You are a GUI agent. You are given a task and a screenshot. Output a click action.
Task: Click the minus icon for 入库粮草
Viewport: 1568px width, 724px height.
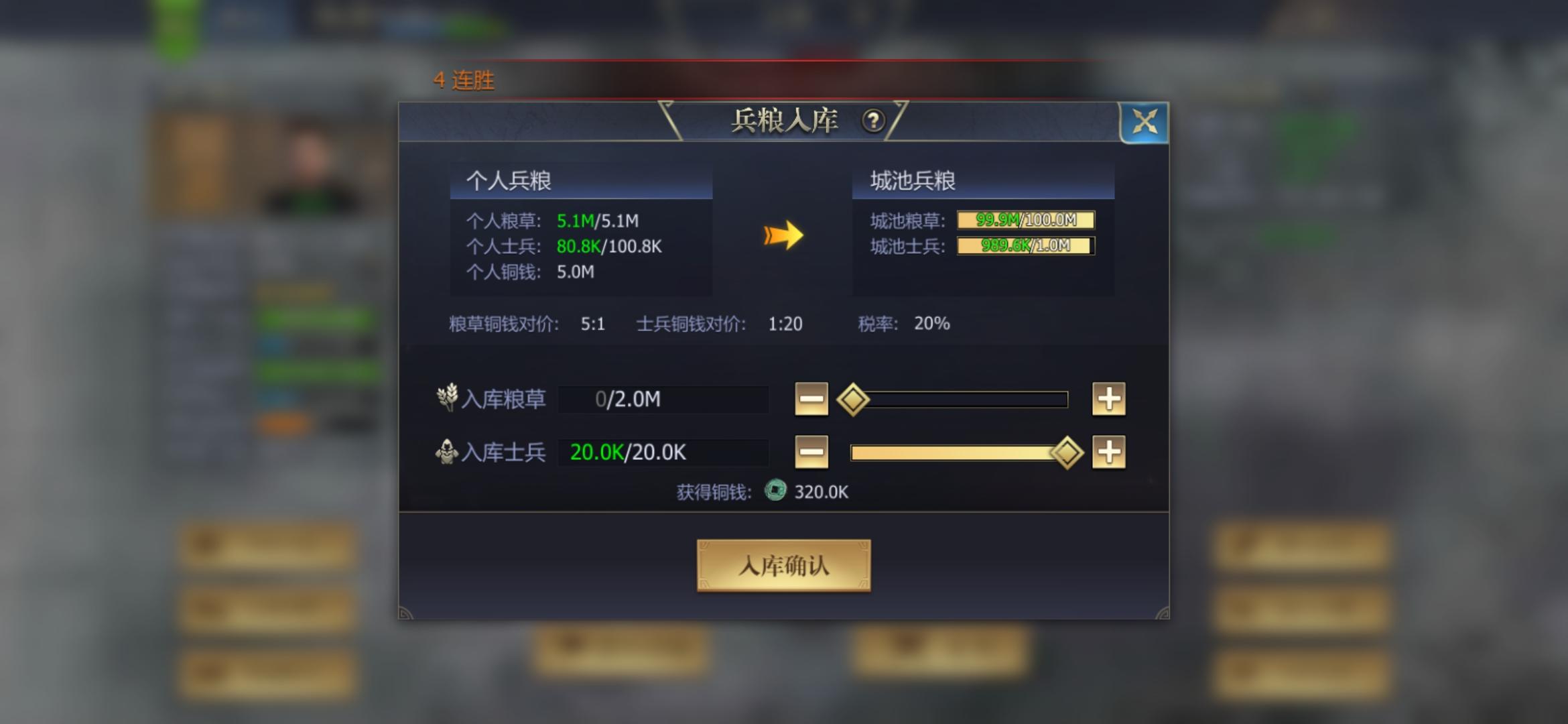point(811,398)
